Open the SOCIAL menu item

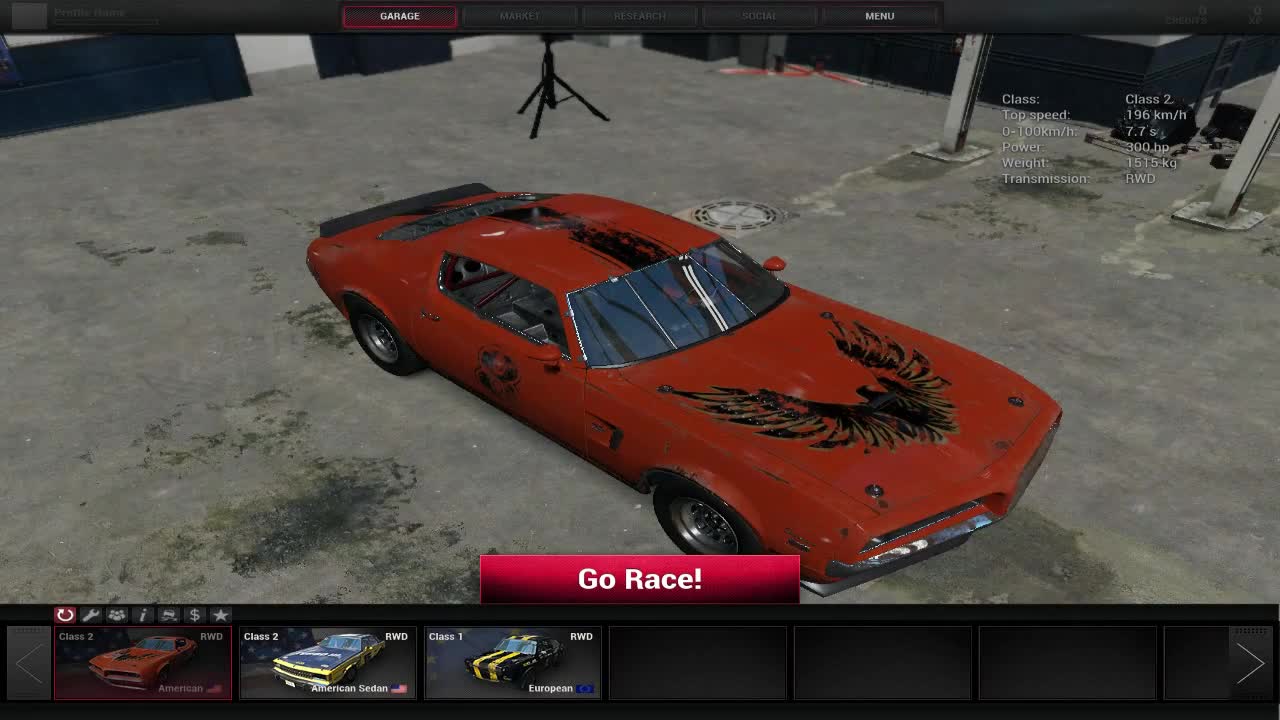[x=759, y=15]
